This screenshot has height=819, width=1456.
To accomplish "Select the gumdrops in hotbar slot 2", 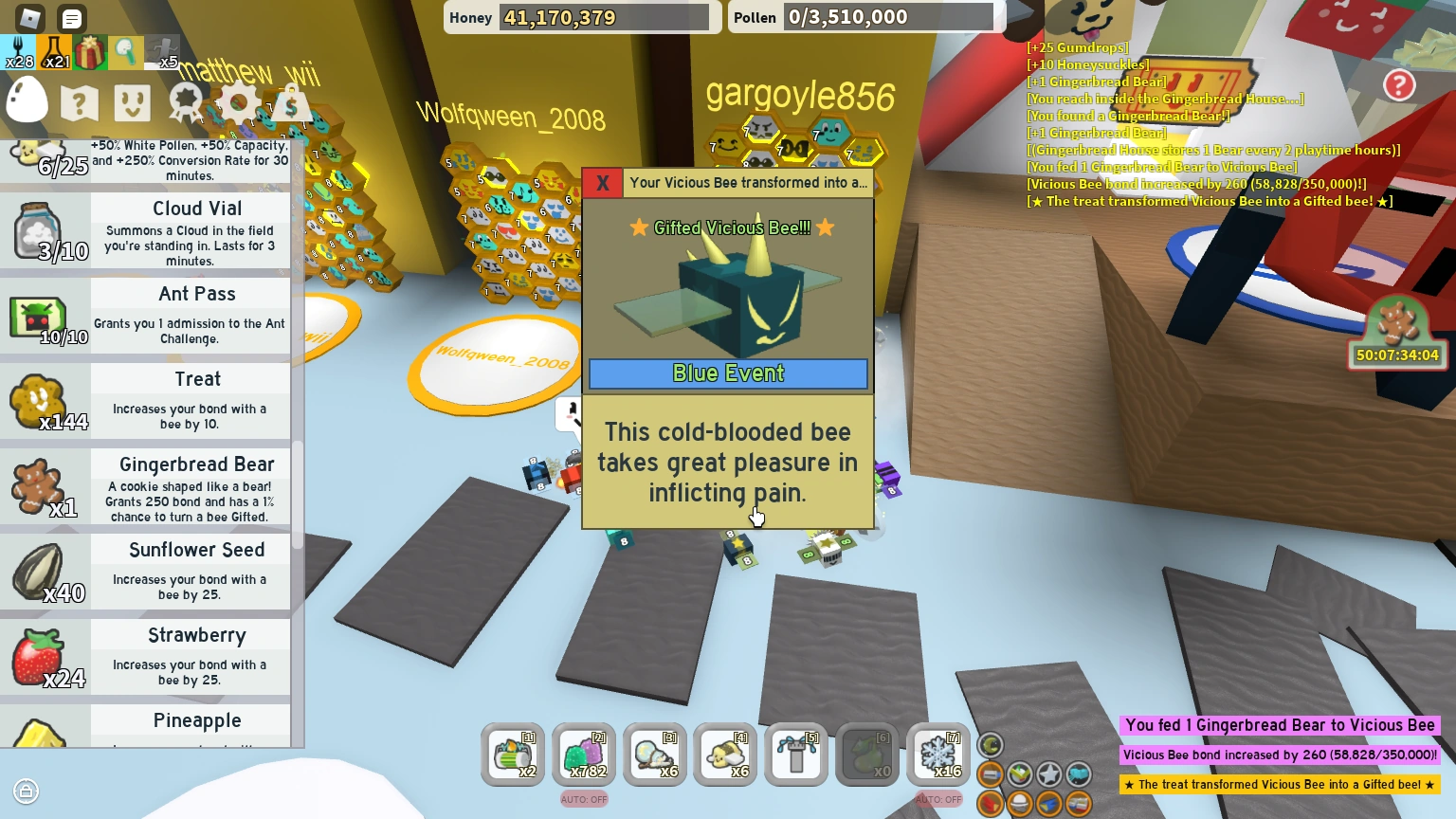I will click(x=584, y=755).
